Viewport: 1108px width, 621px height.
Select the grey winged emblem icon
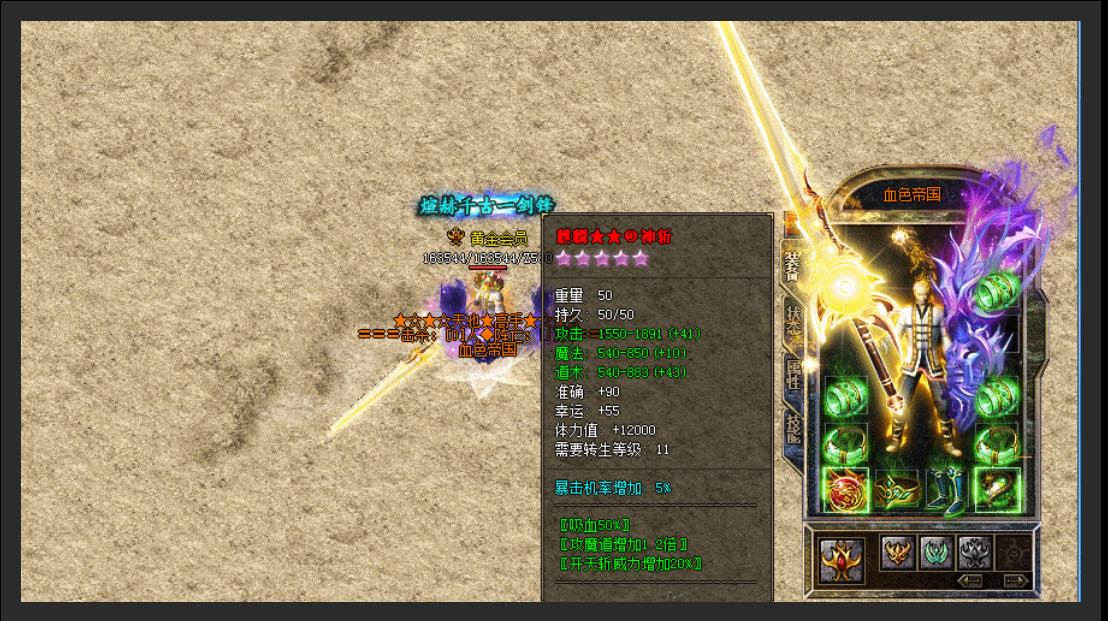coord(975,552)
